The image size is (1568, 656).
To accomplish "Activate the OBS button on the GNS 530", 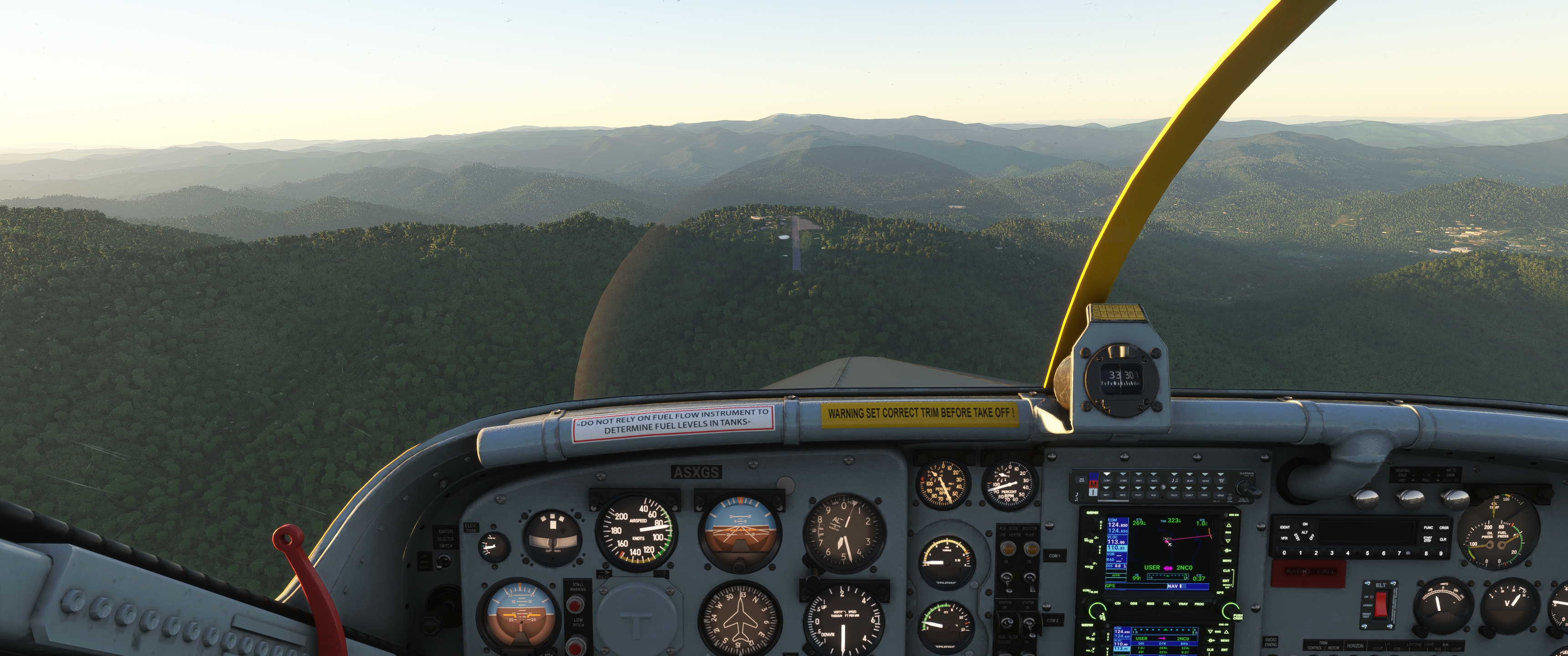I will pos(1134,604).
